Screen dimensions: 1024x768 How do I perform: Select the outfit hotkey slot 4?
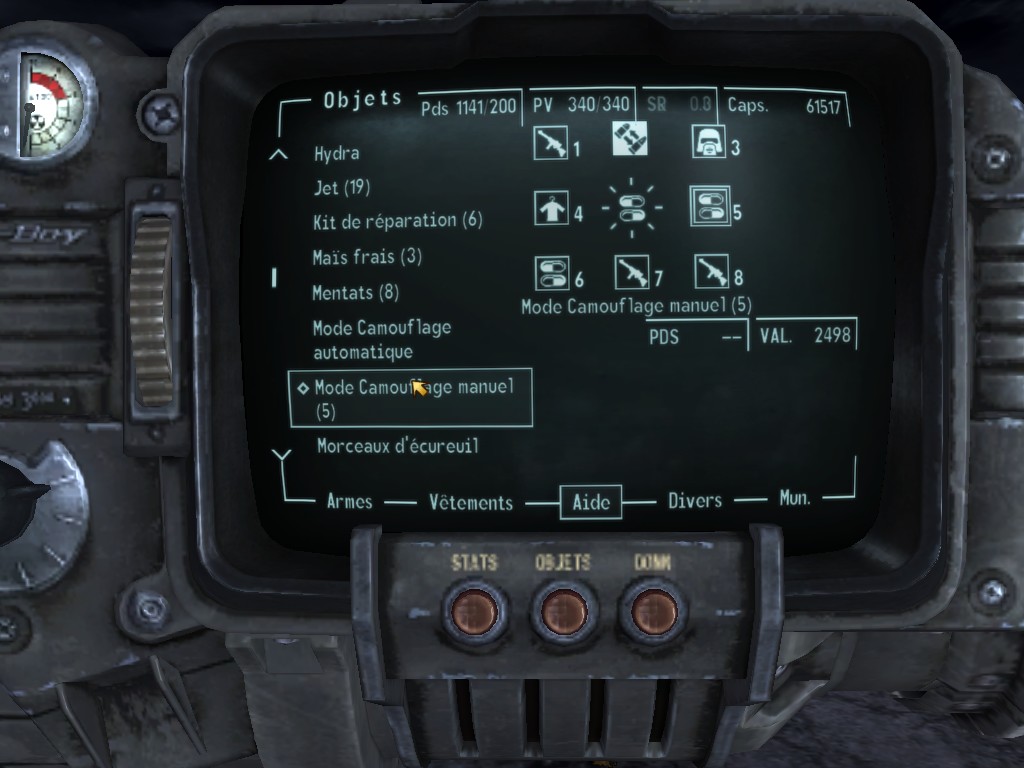pos(551,209)
